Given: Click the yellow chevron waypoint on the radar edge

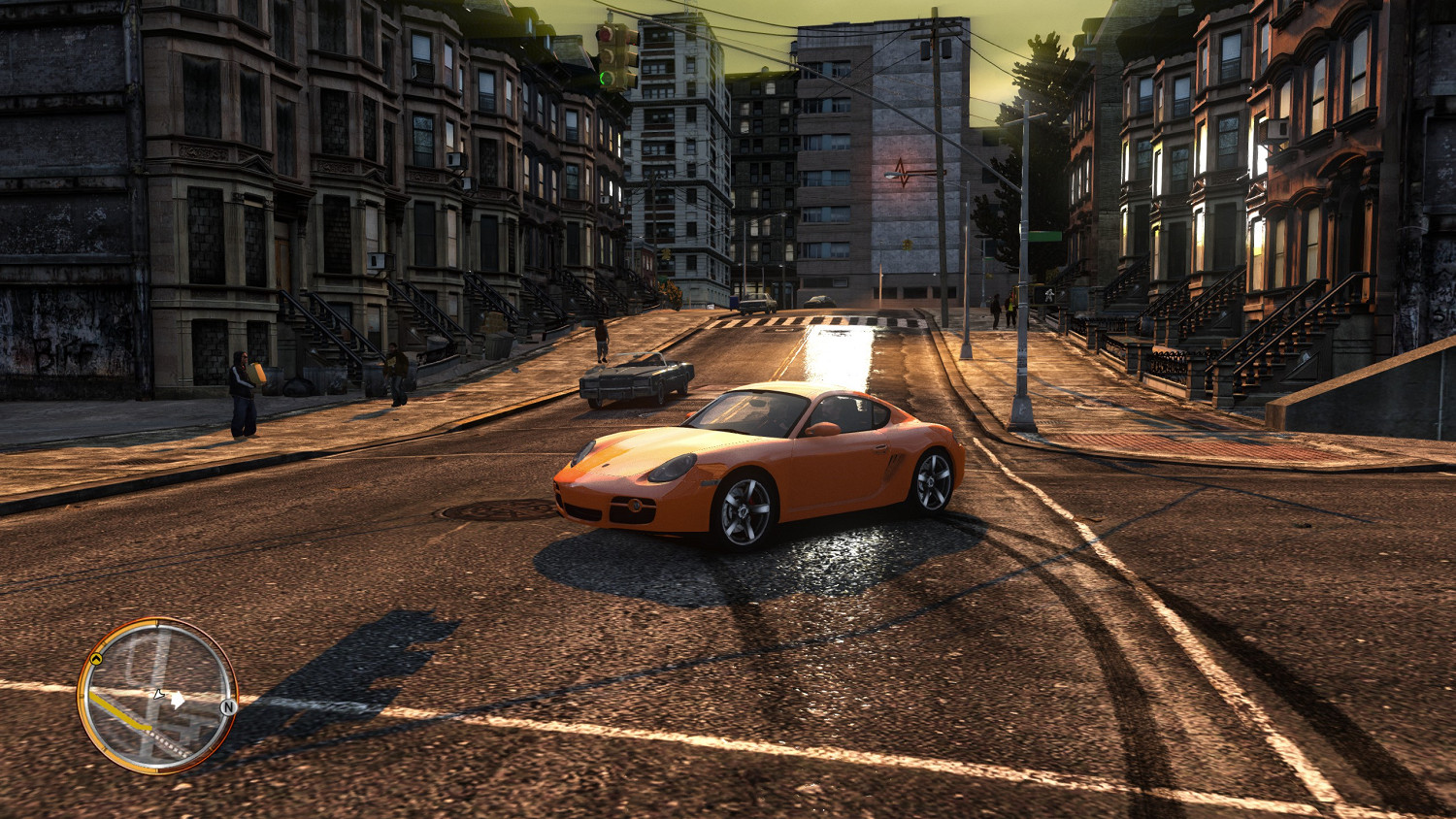Looking at the screenshot, I should click(96, 659).
